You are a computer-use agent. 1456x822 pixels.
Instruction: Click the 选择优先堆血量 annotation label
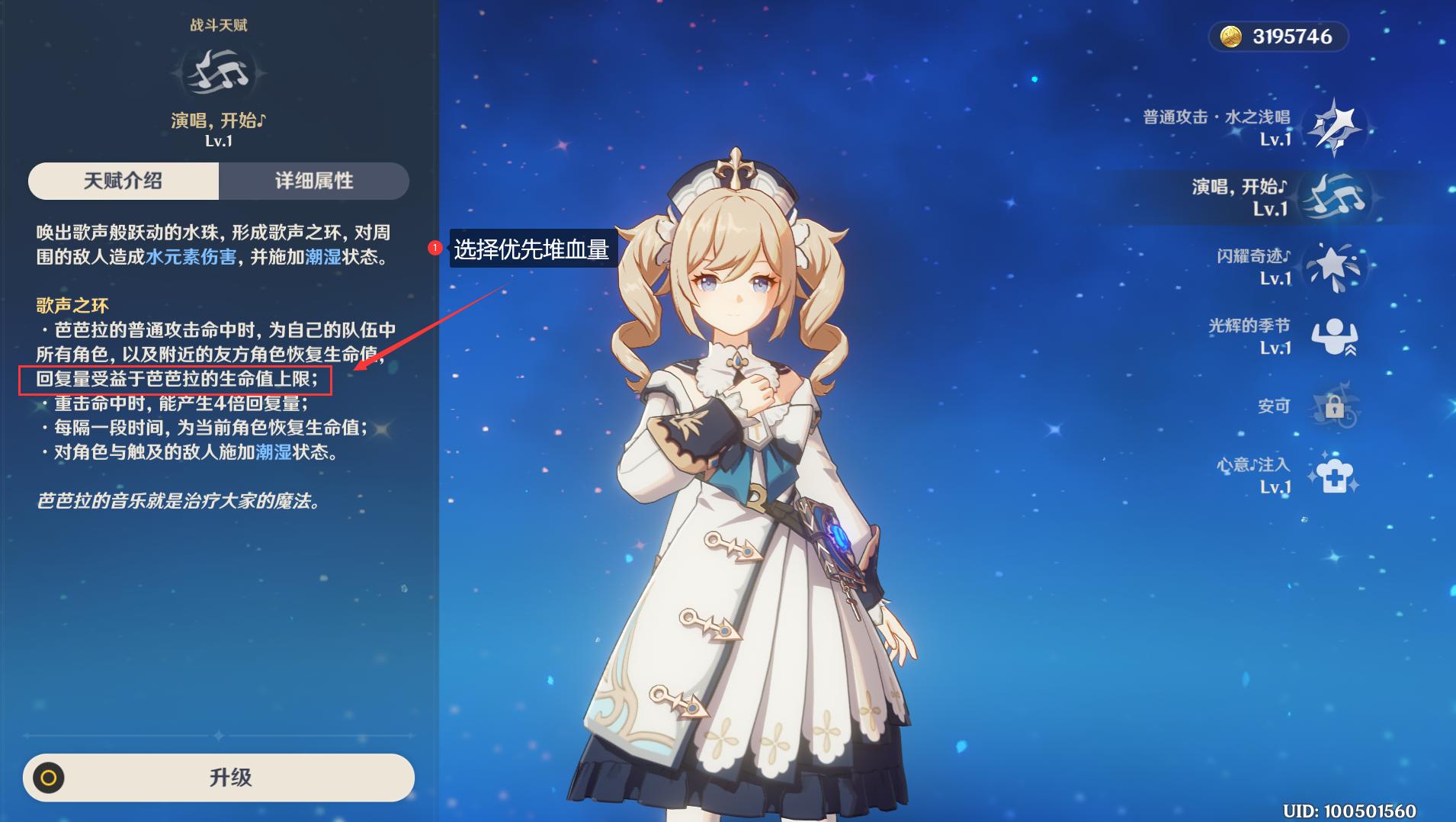pyautogui.click(x=531, y=249)
